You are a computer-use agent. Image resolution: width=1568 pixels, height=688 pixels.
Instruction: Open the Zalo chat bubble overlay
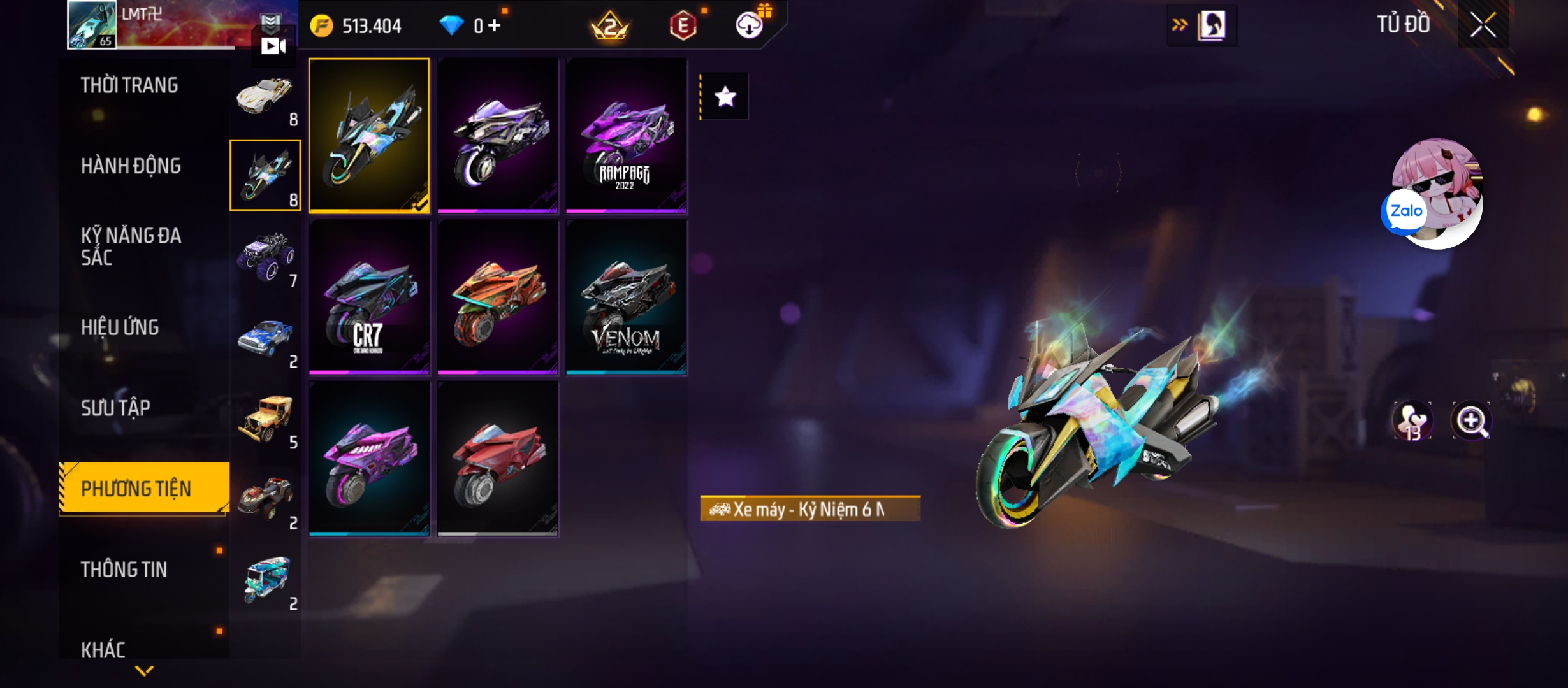[1405, 211]
